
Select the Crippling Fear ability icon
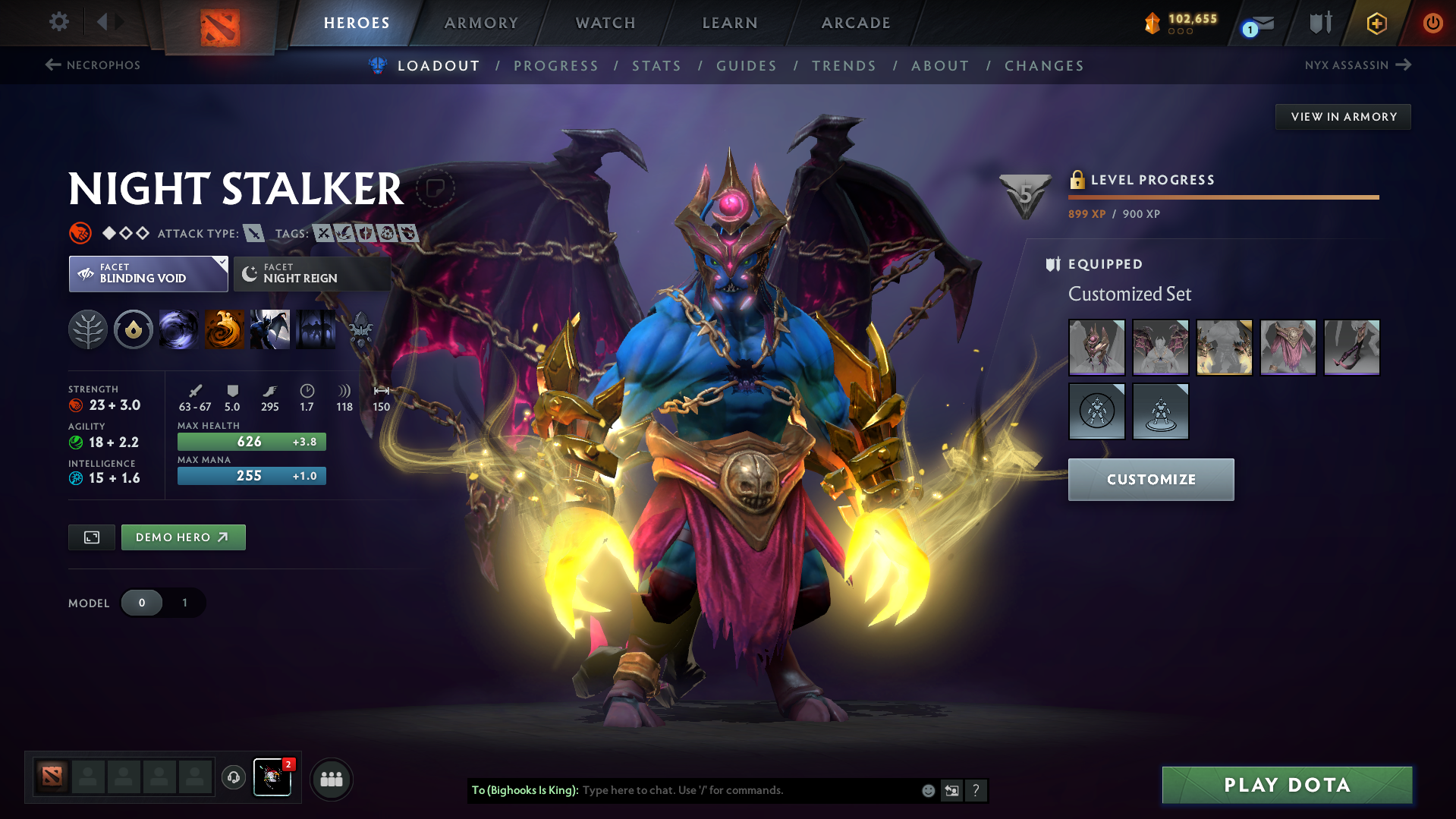click(225, 329)
